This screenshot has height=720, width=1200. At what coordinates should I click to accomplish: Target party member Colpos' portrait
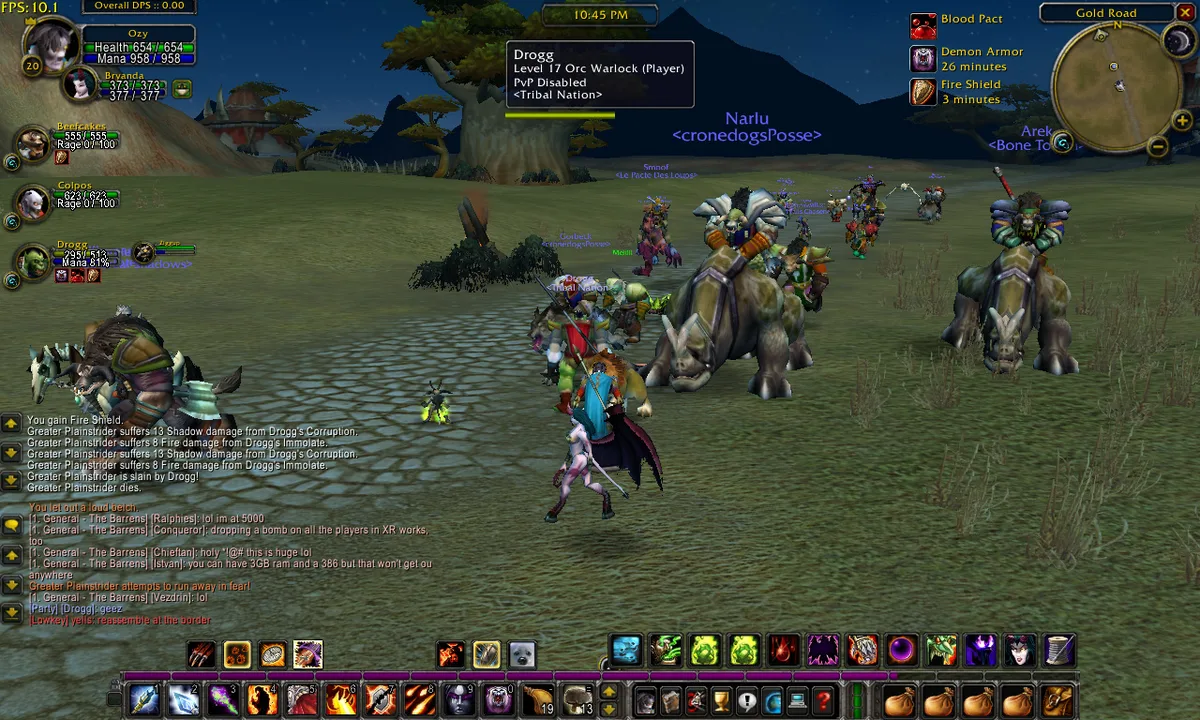point(33,203)
